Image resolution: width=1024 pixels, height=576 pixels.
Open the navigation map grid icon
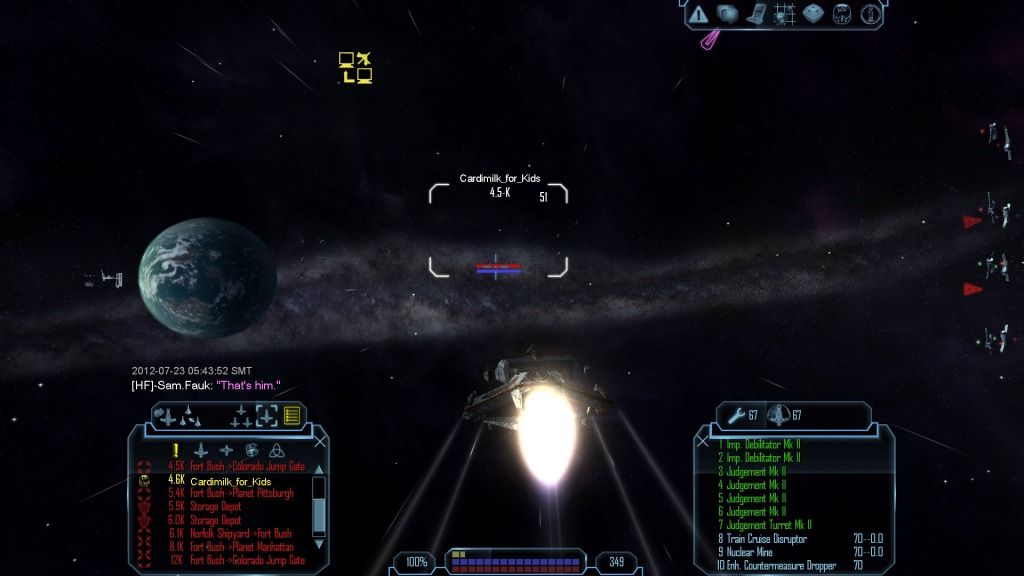(785, 14)
